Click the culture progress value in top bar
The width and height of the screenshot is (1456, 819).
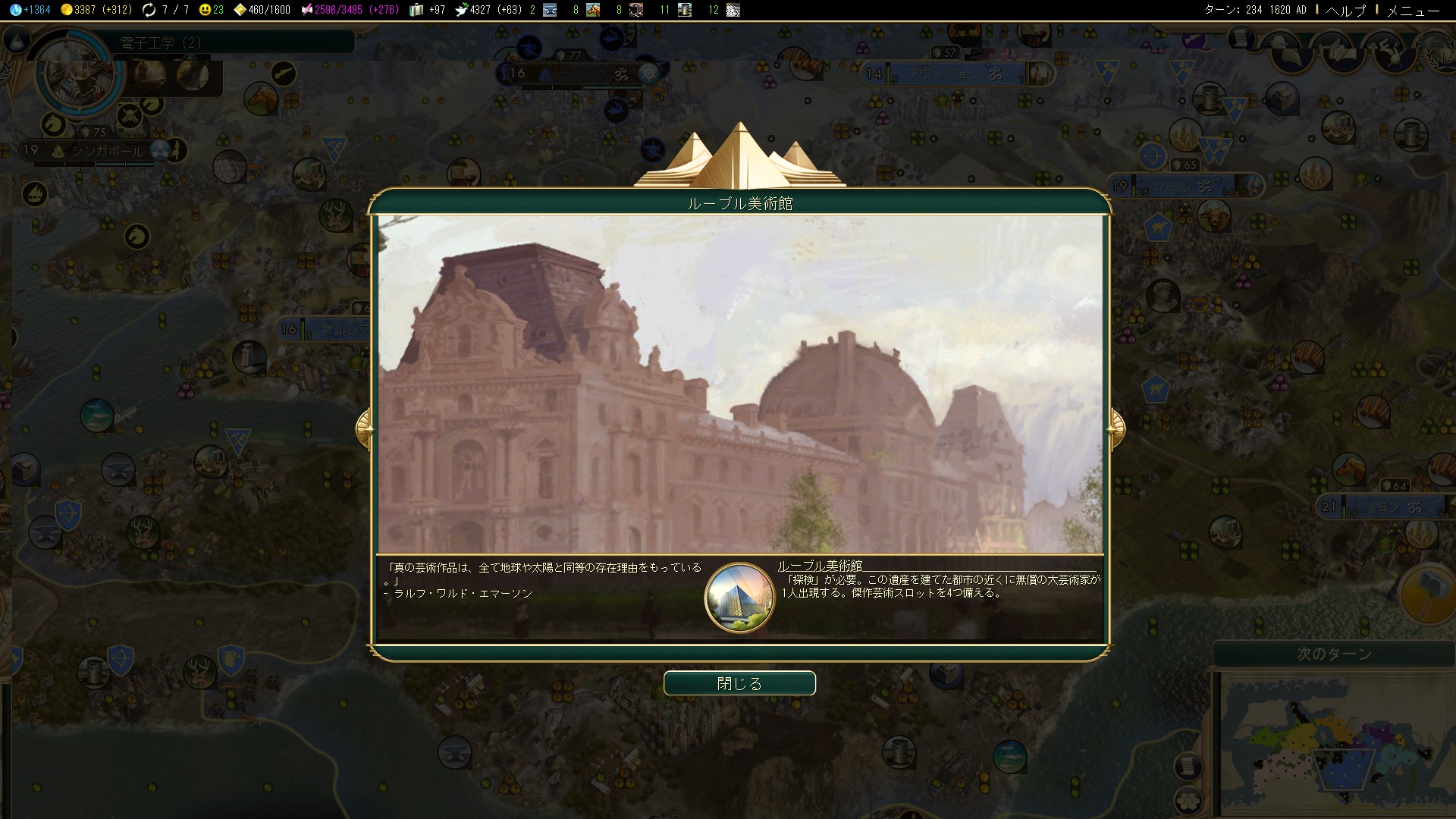[x=349, y=10]
